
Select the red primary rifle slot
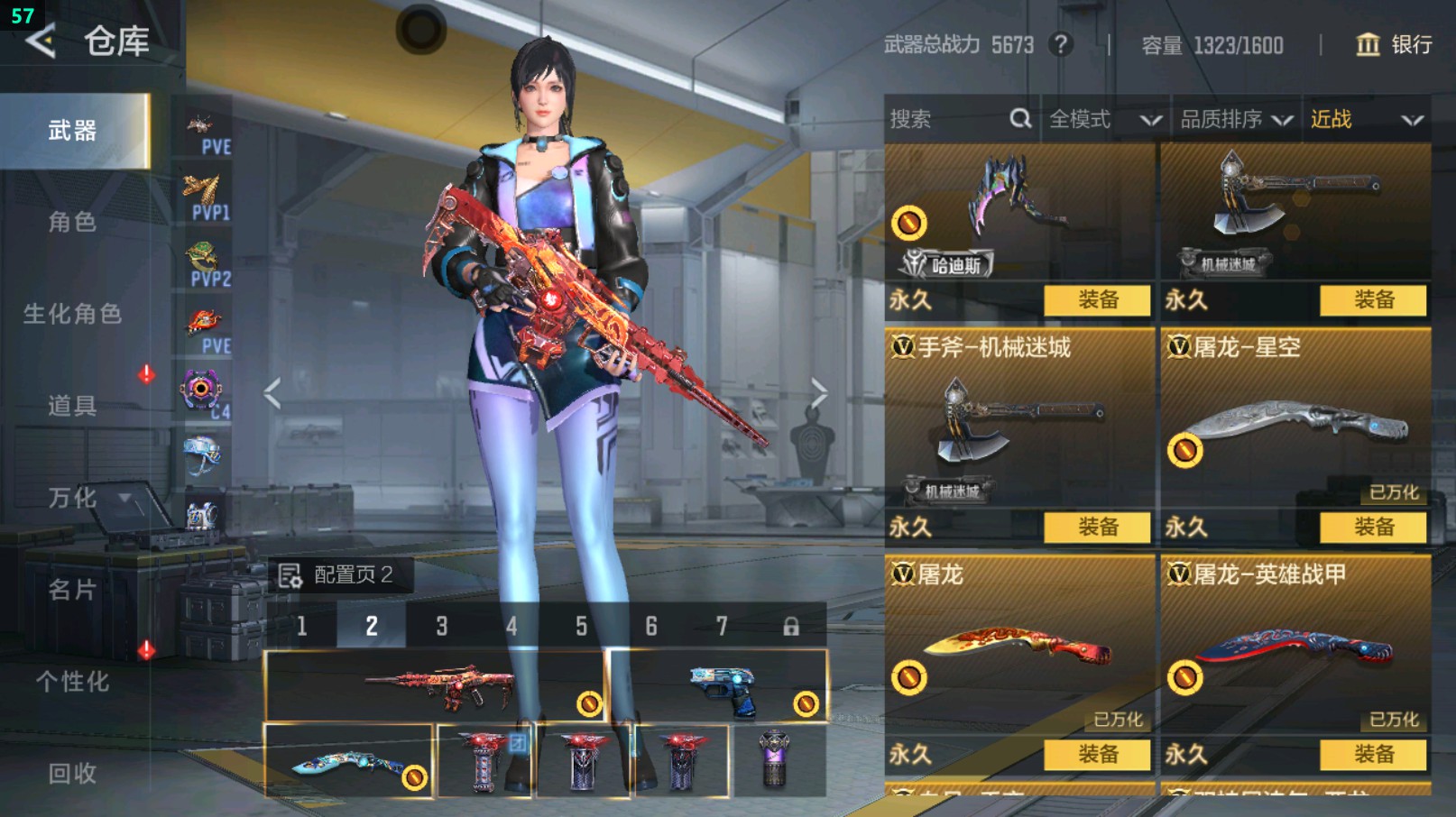click(435, 686)
